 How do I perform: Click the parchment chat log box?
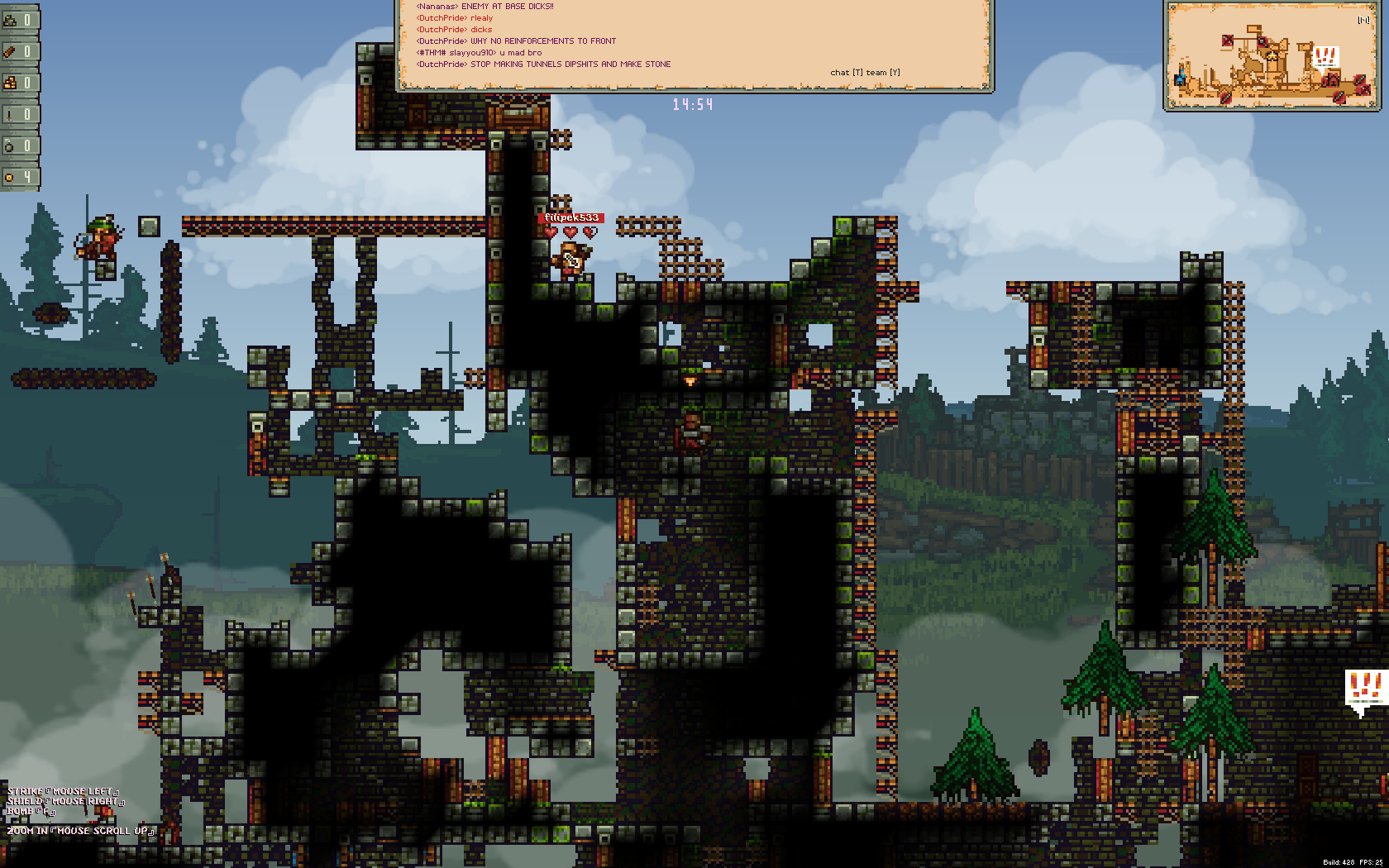pyautogui.click(x=694, y=43)
